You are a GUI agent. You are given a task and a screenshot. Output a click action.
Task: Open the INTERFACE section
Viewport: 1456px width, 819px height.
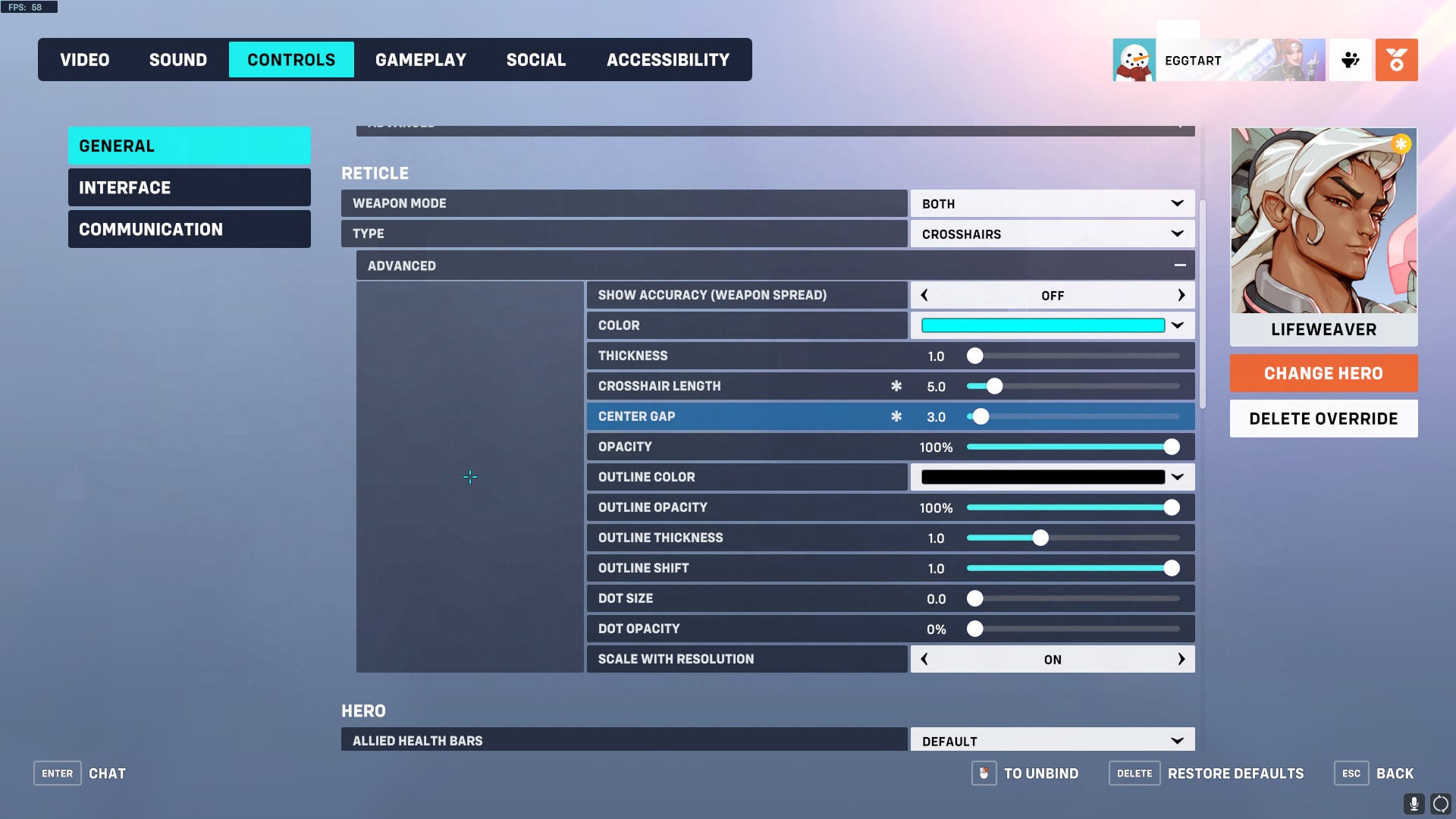click(189, 187)
